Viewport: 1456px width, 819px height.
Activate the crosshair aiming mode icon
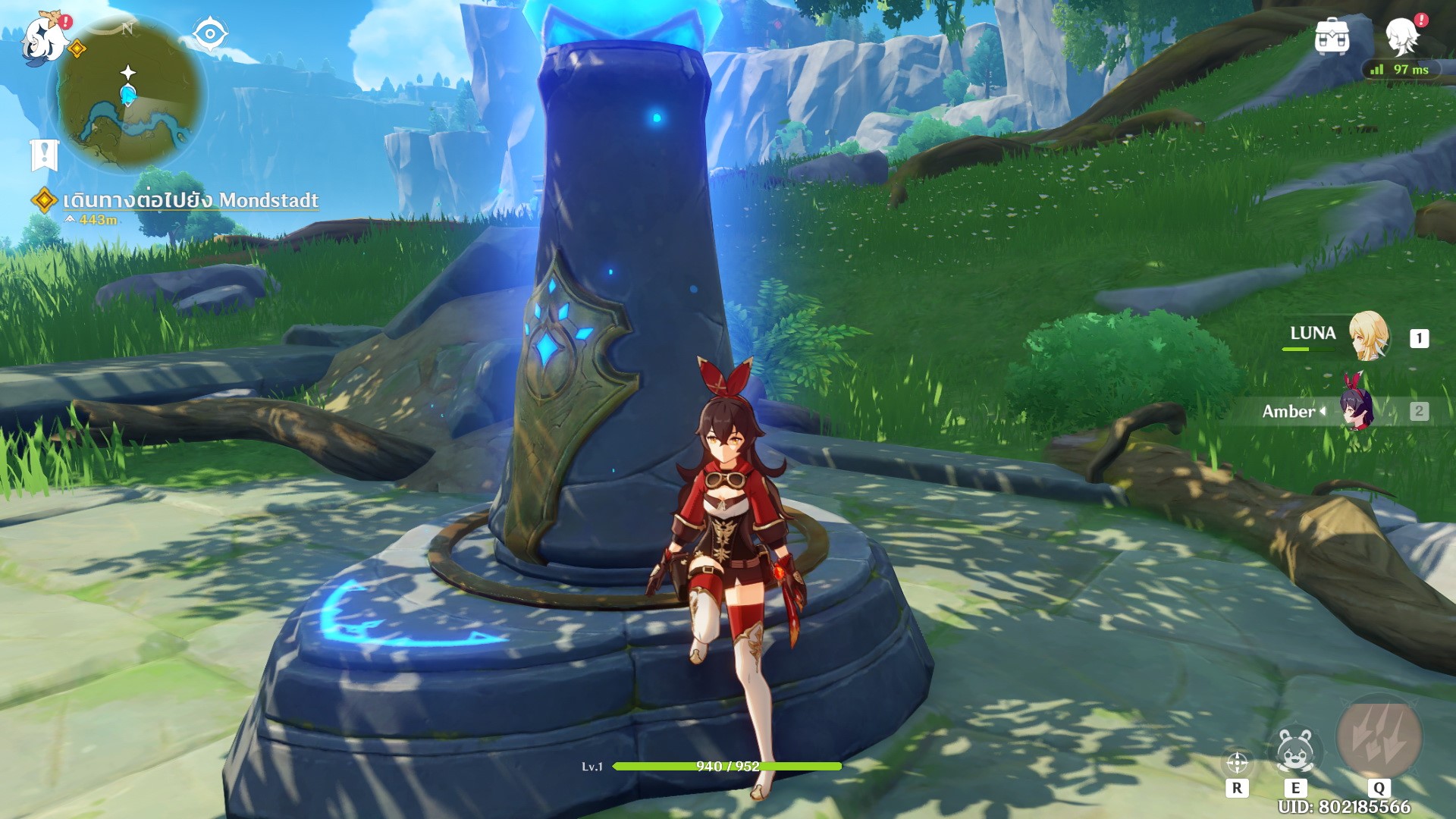pyautogui.click(x=1237, y=762)
